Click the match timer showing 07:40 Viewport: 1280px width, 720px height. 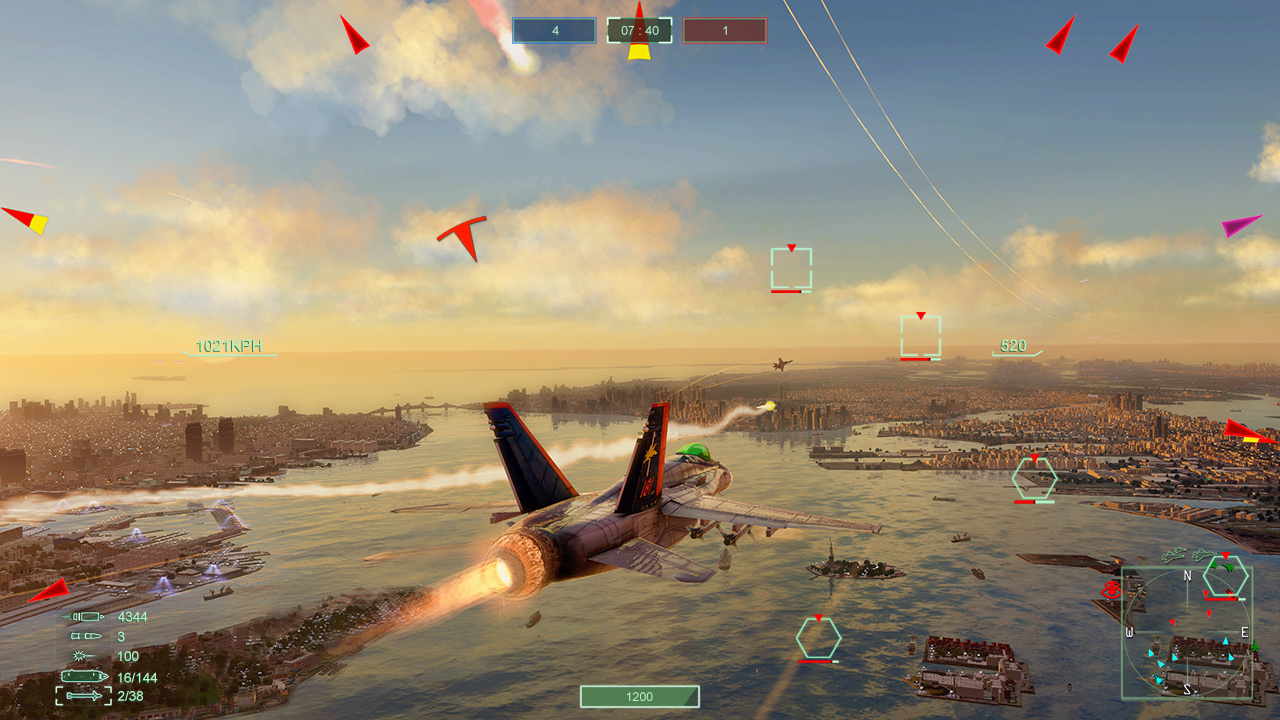tap(639, 29)
